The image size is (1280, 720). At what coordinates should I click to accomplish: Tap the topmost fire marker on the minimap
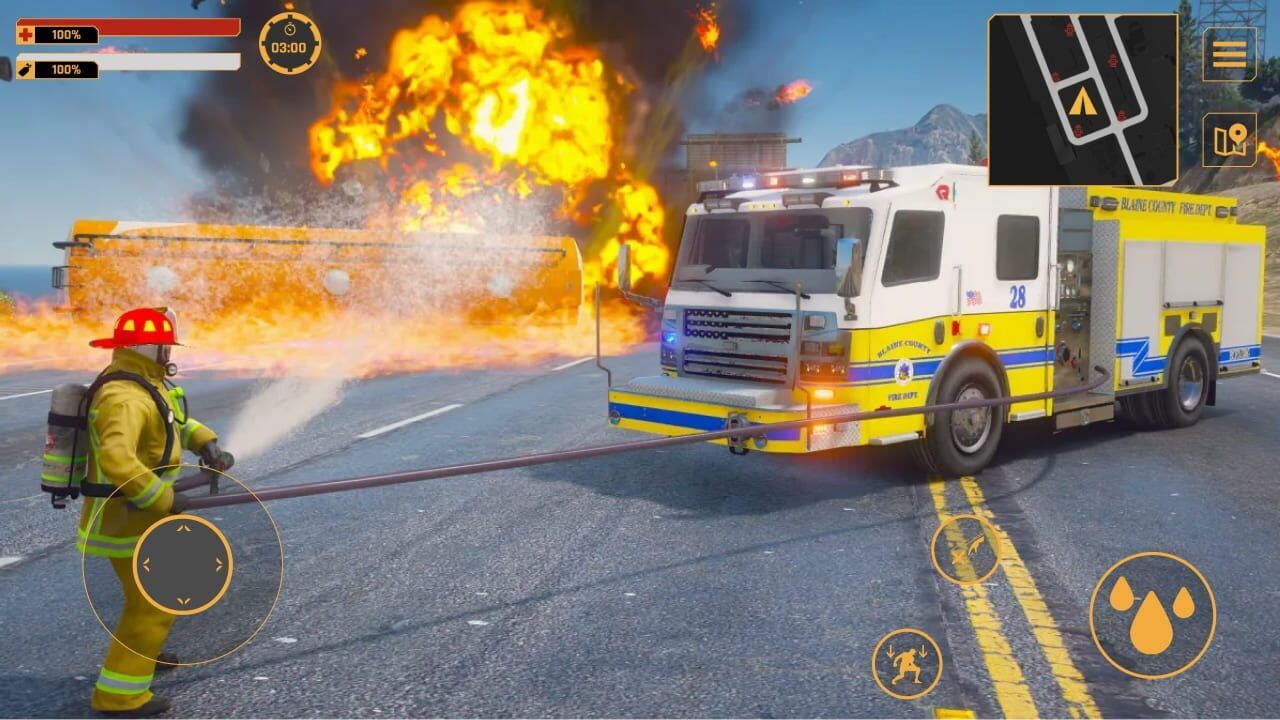[x=1069, y=30]
